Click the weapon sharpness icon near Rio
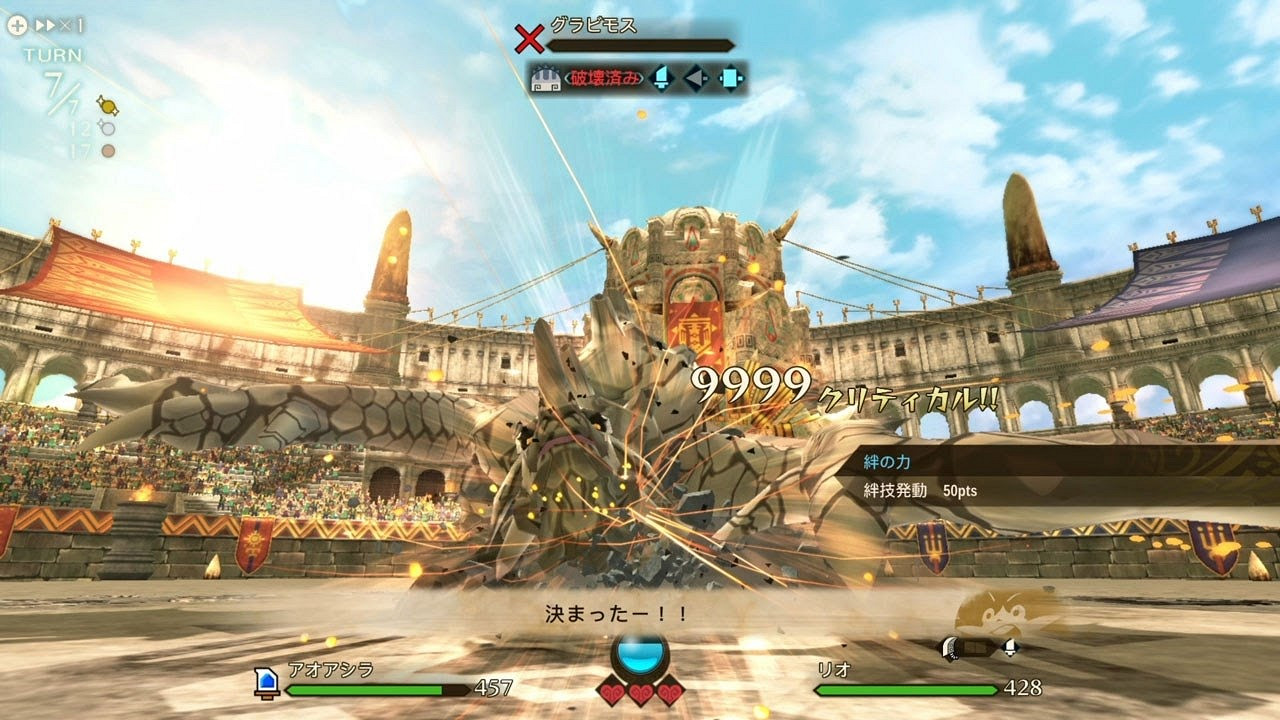Screen dimensions: 1280x720 point(950,648)
